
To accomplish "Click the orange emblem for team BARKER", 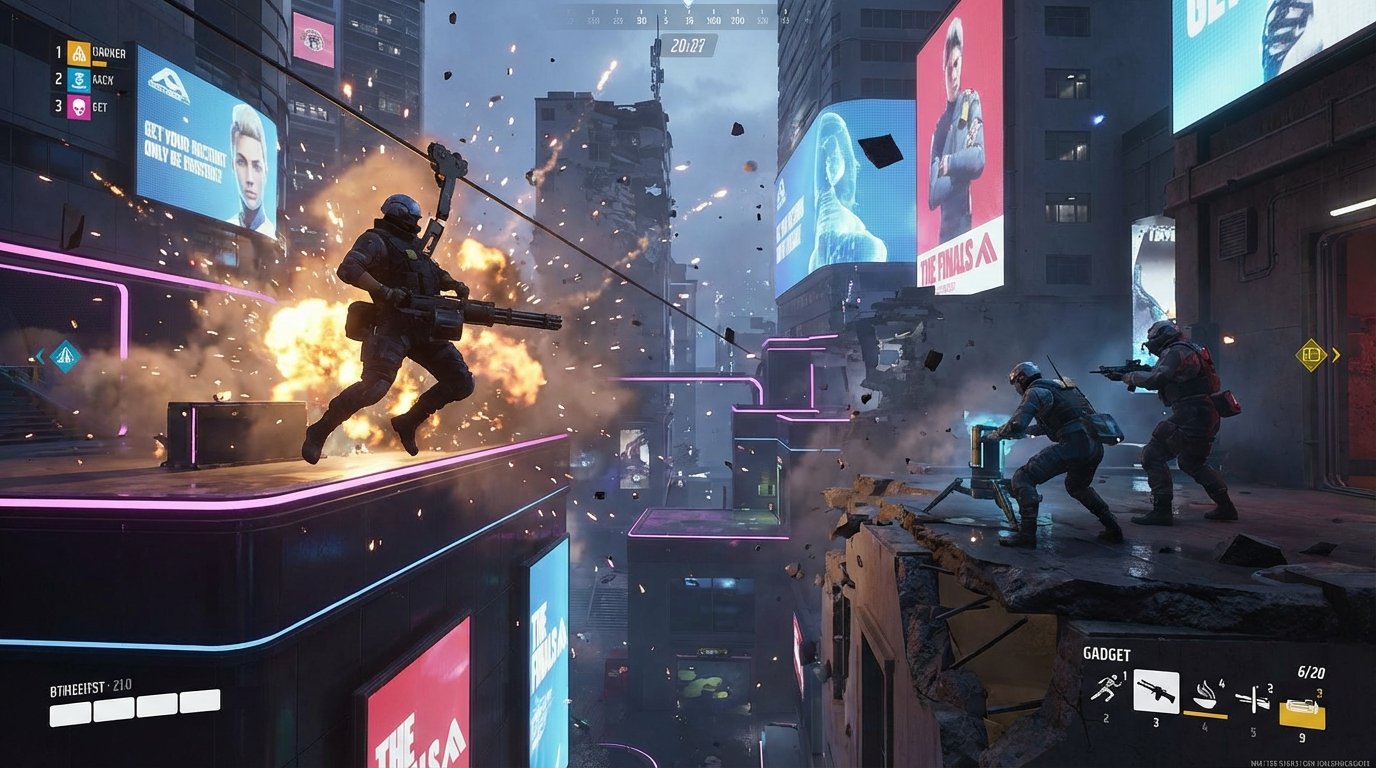I will coord(79,53).
